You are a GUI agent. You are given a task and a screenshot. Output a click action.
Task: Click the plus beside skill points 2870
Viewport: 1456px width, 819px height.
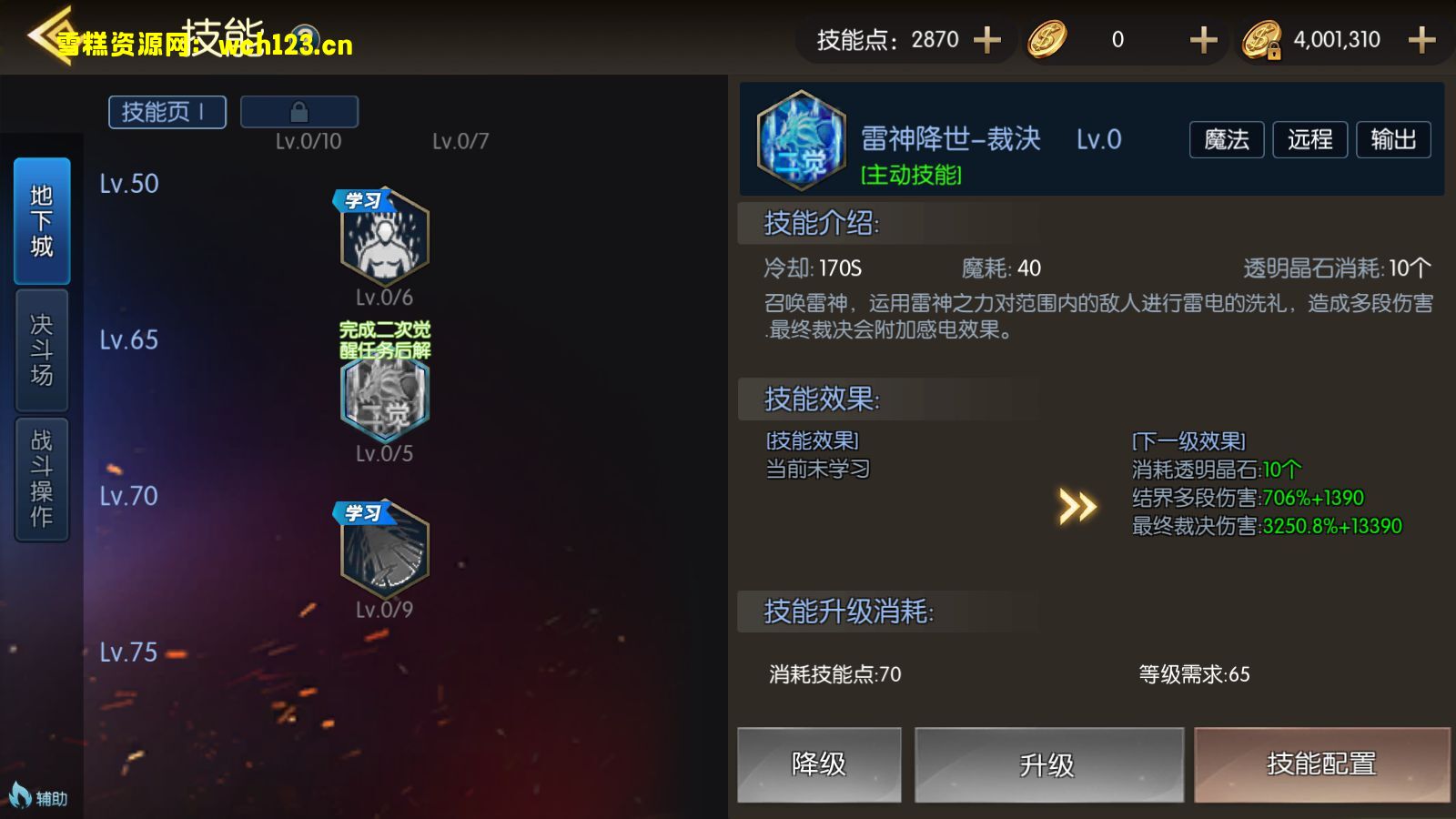point(986,39)
